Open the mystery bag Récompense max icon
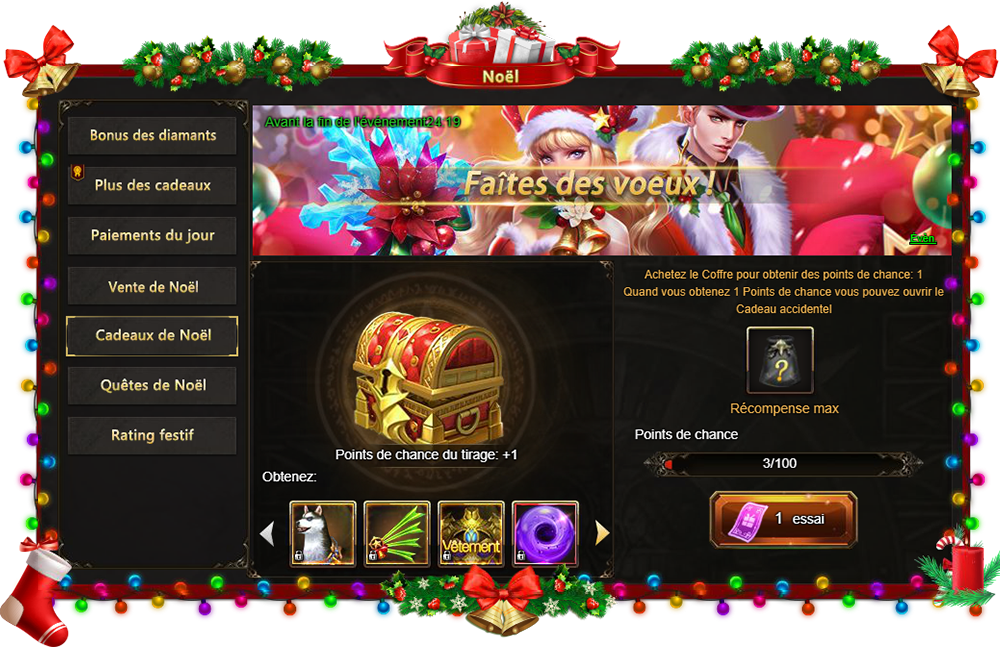Viewport: 1000px width, 664px height. pyautogui.click(x=780, y=360)
